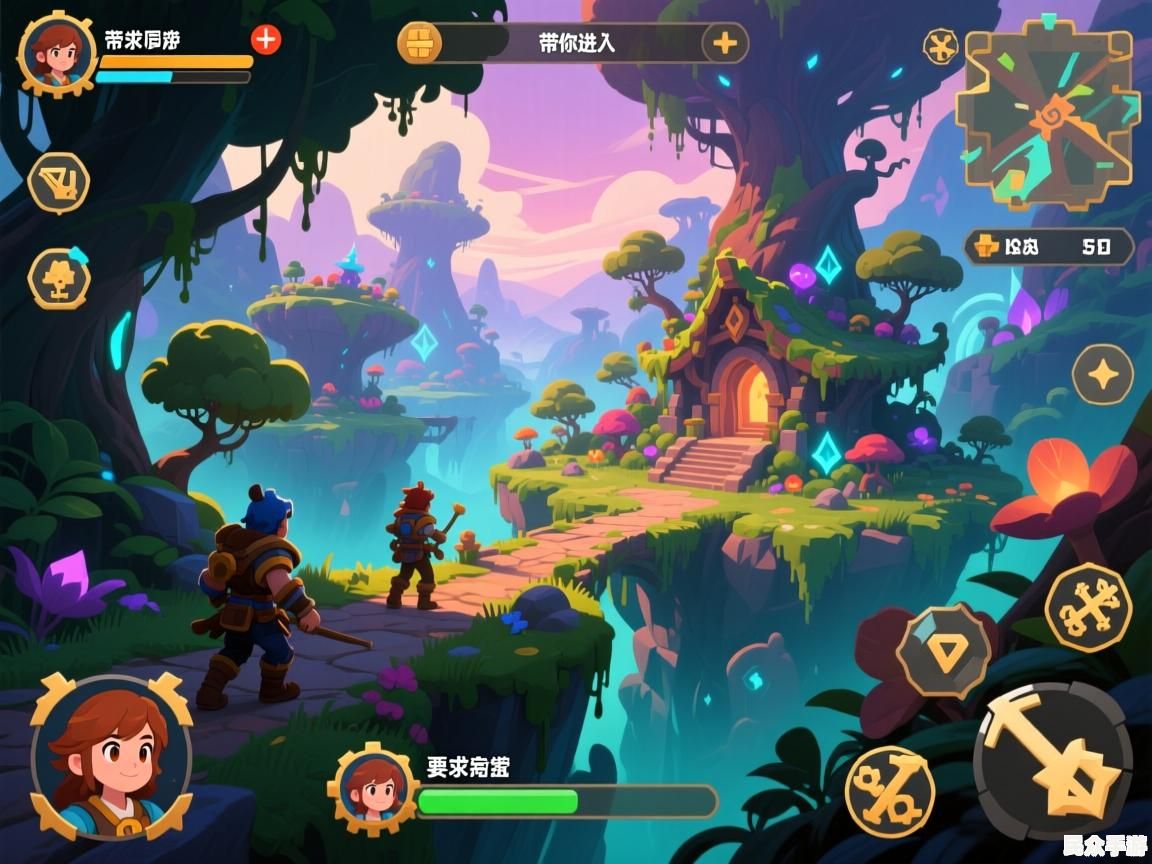Tap the currency counter showing 50
The width and height of the screenshot is (1152, 864).
tap(1048, 246)
